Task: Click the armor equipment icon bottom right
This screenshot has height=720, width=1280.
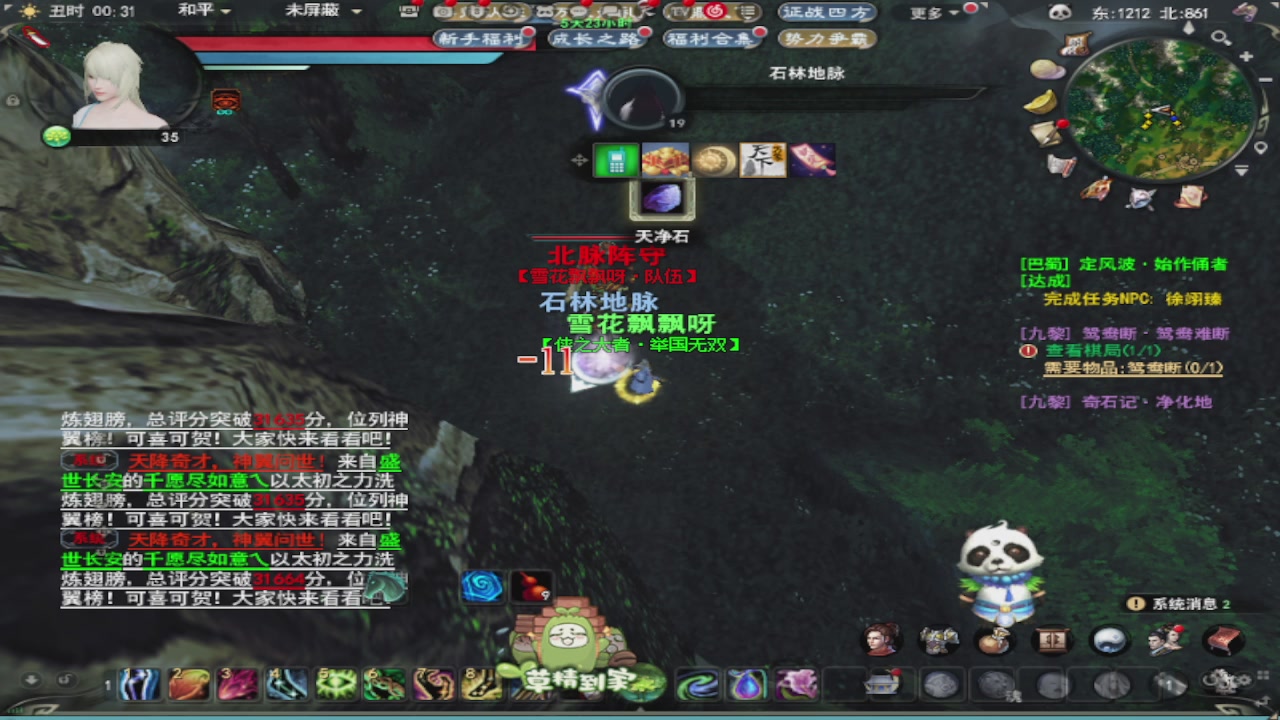Action: tap(940, 638)
